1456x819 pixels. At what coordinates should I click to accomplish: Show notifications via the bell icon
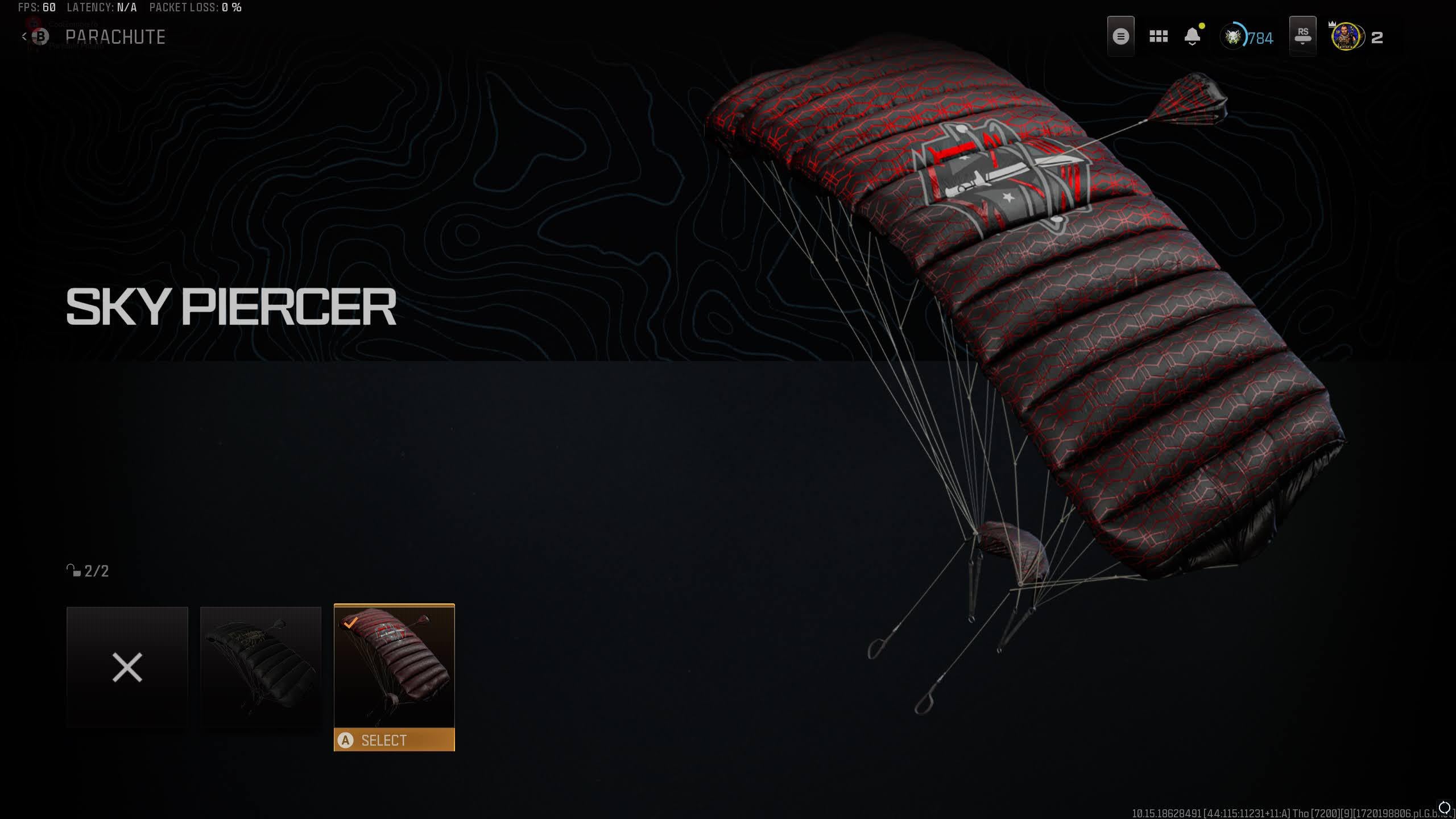1192,37
